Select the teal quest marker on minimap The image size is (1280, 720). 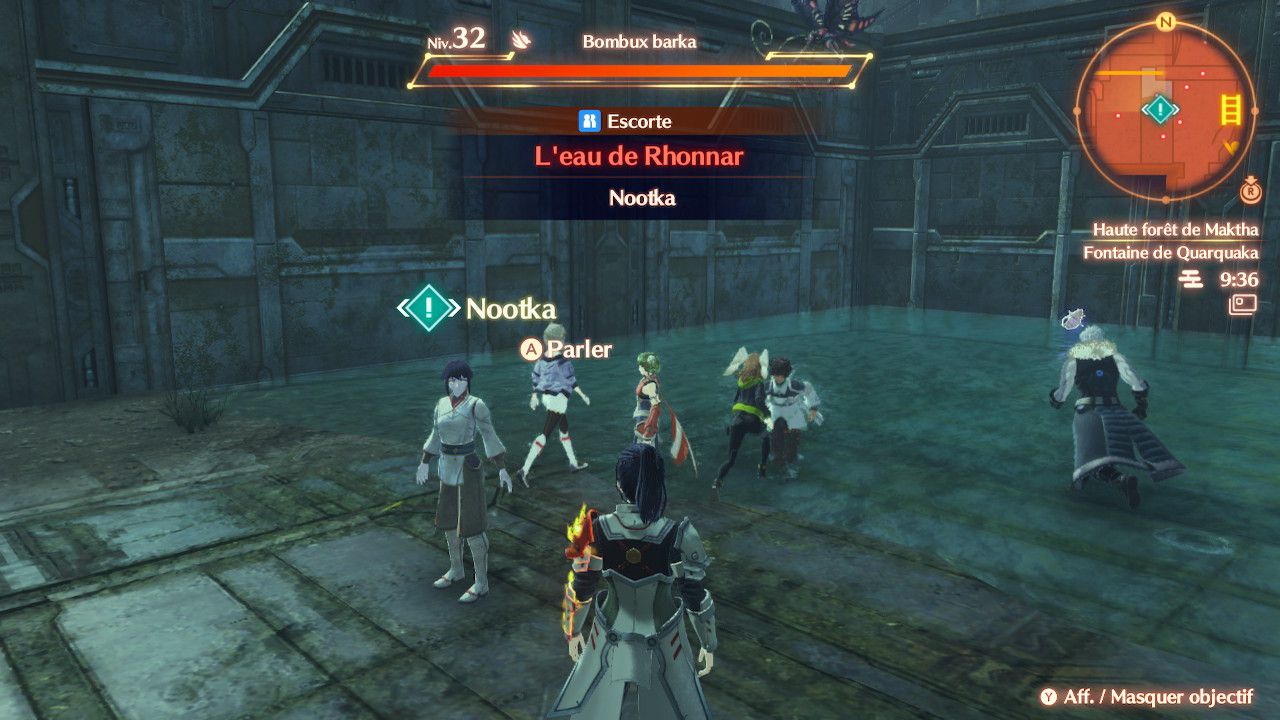1160,109
